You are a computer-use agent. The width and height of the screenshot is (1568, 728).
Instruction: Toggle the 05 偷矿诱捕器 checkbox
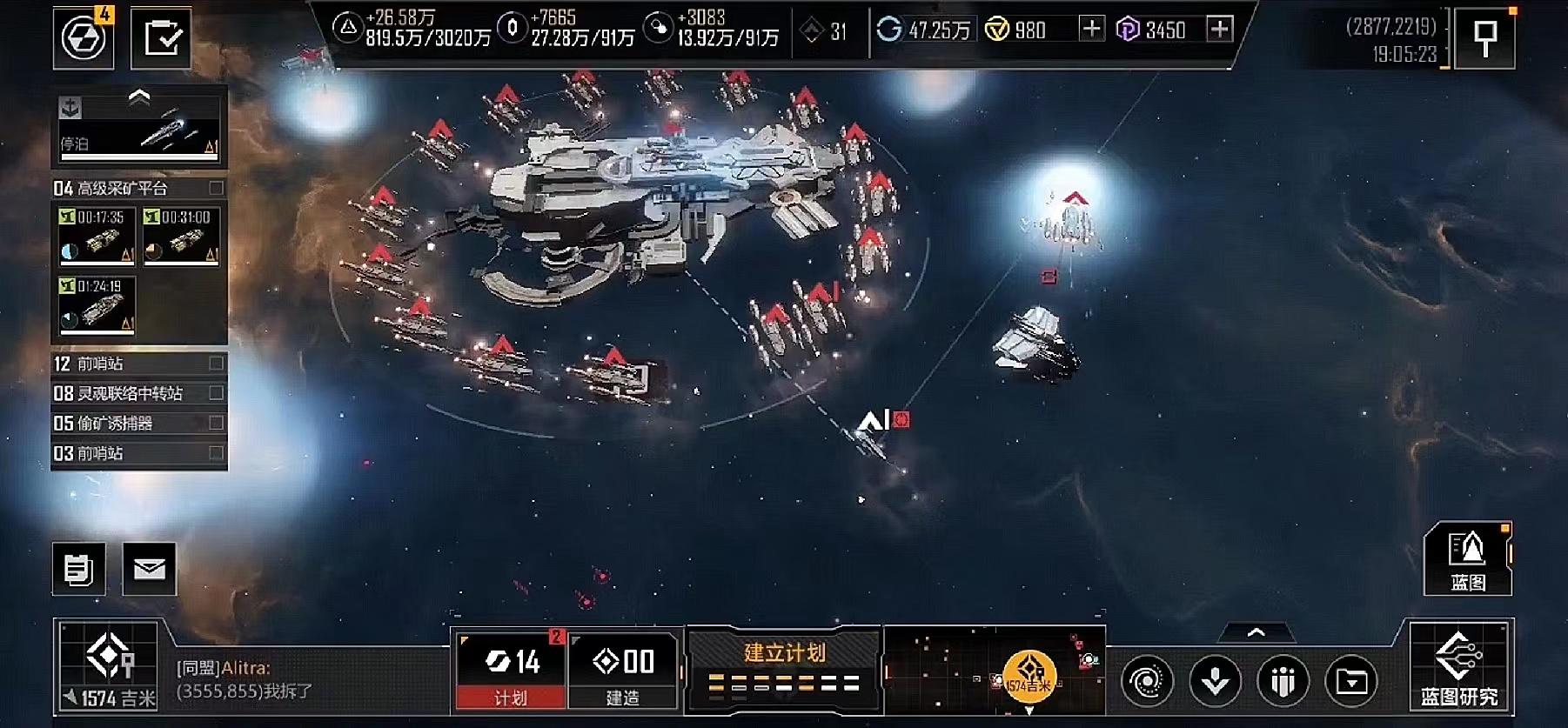[x=216, y=423]
